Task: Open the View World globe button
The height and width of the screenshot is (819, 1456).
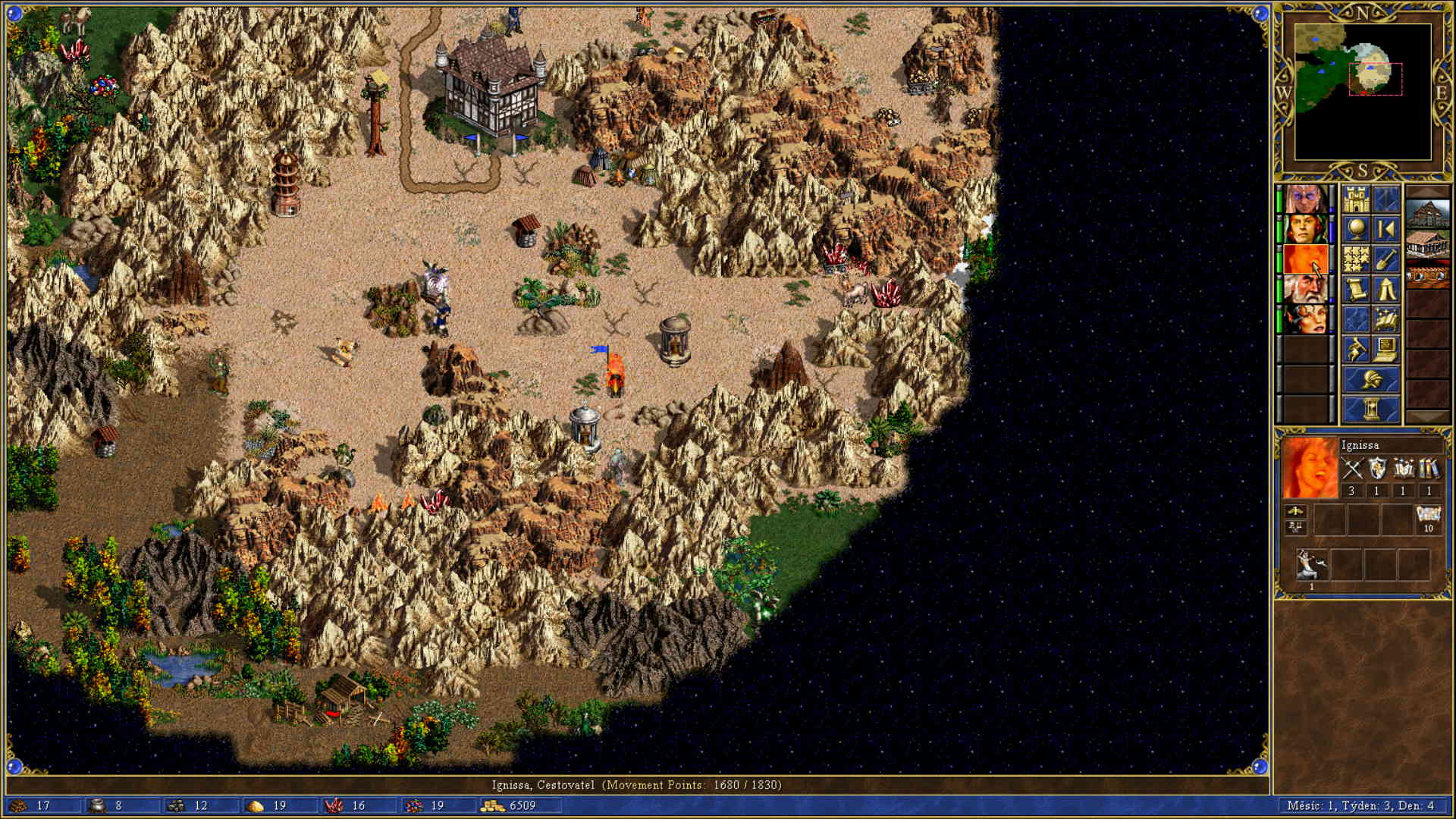Action: pyautogui.click(x=1356, y=230)
